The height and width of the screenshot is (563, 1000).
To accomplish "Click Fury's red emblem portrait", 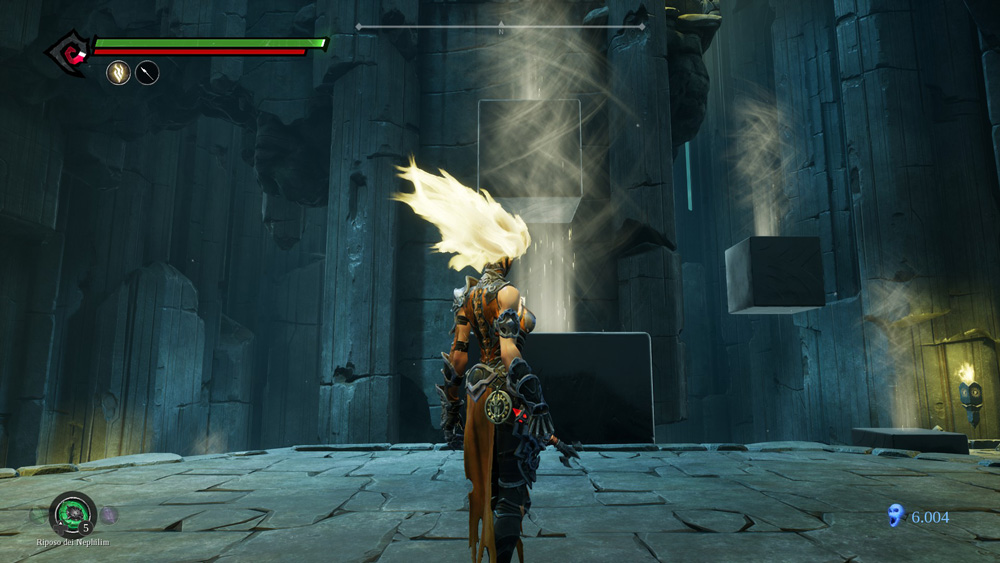I will coord(69,50).
